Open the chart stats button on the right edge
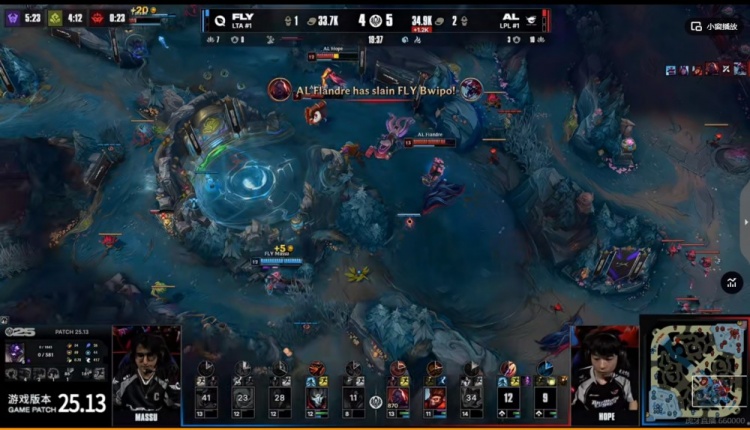Screen dimensions: 750x430 tap(731, 283)
